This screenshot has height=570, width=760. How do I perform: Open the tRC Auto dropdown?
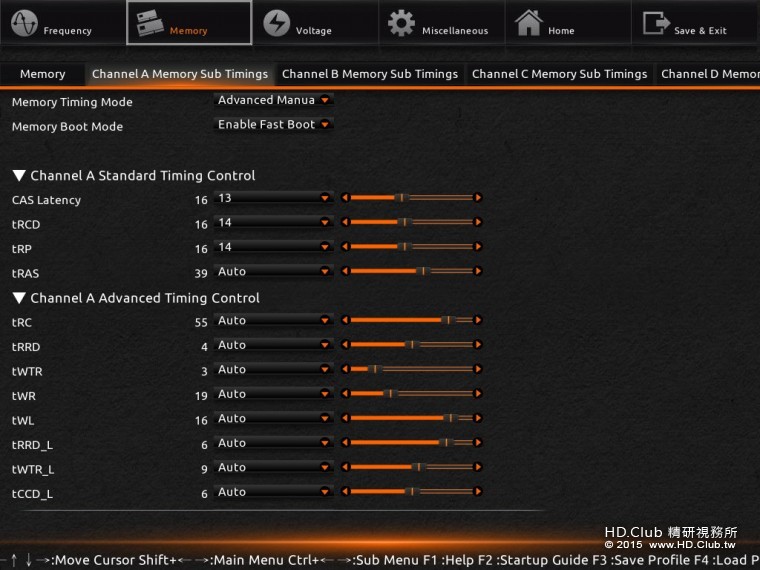click(274, 321)
